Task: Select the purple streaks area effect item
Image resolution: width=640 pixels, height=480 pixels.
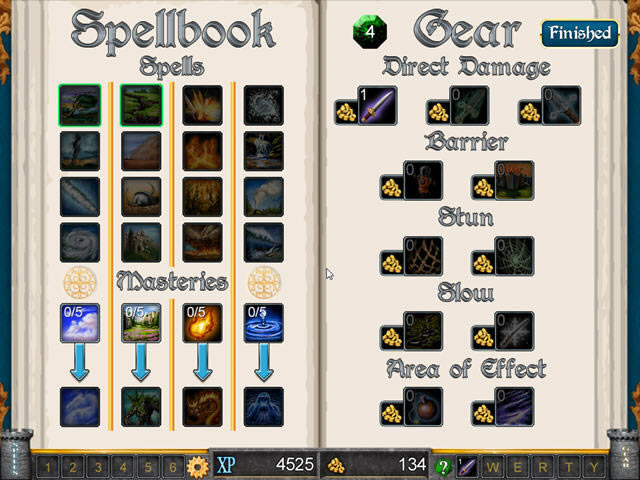Action: 513,410
